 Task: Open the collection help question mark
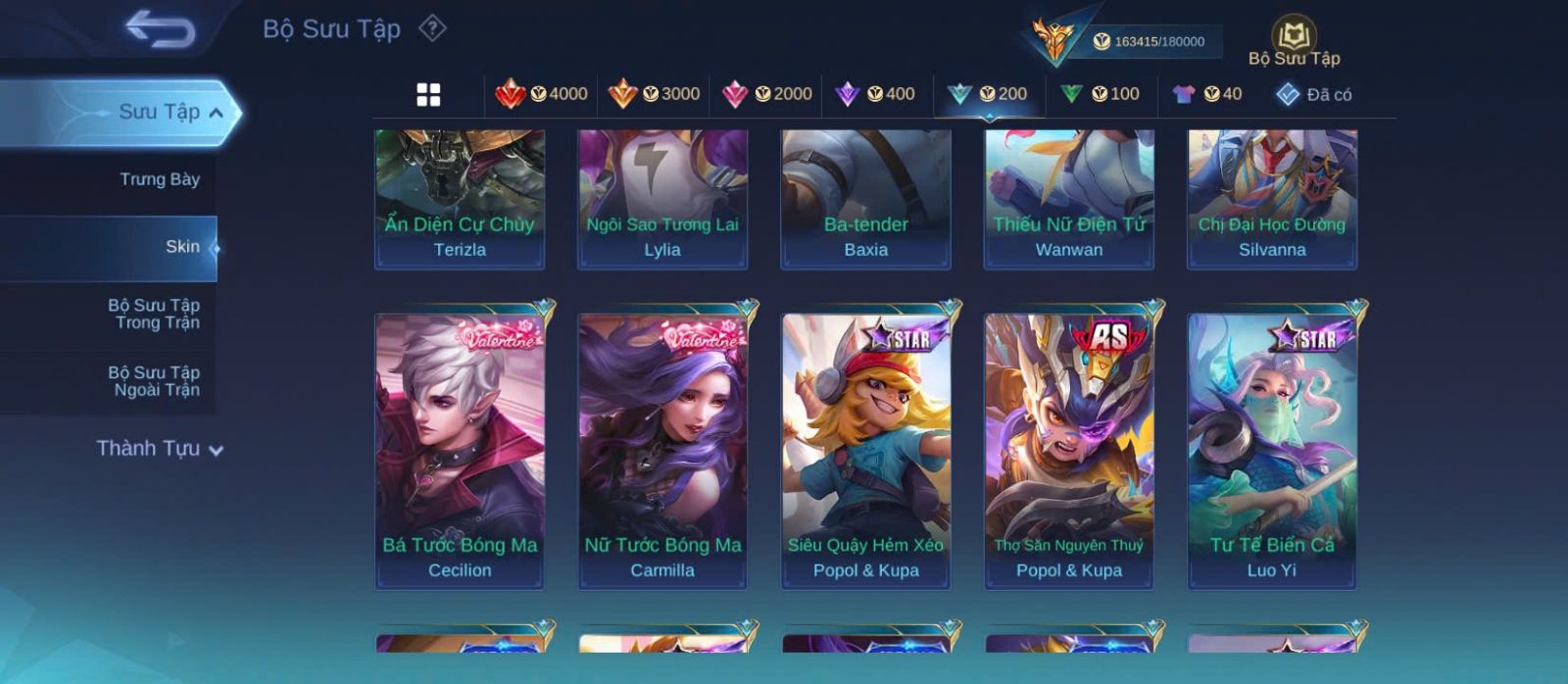click(432, 28)
